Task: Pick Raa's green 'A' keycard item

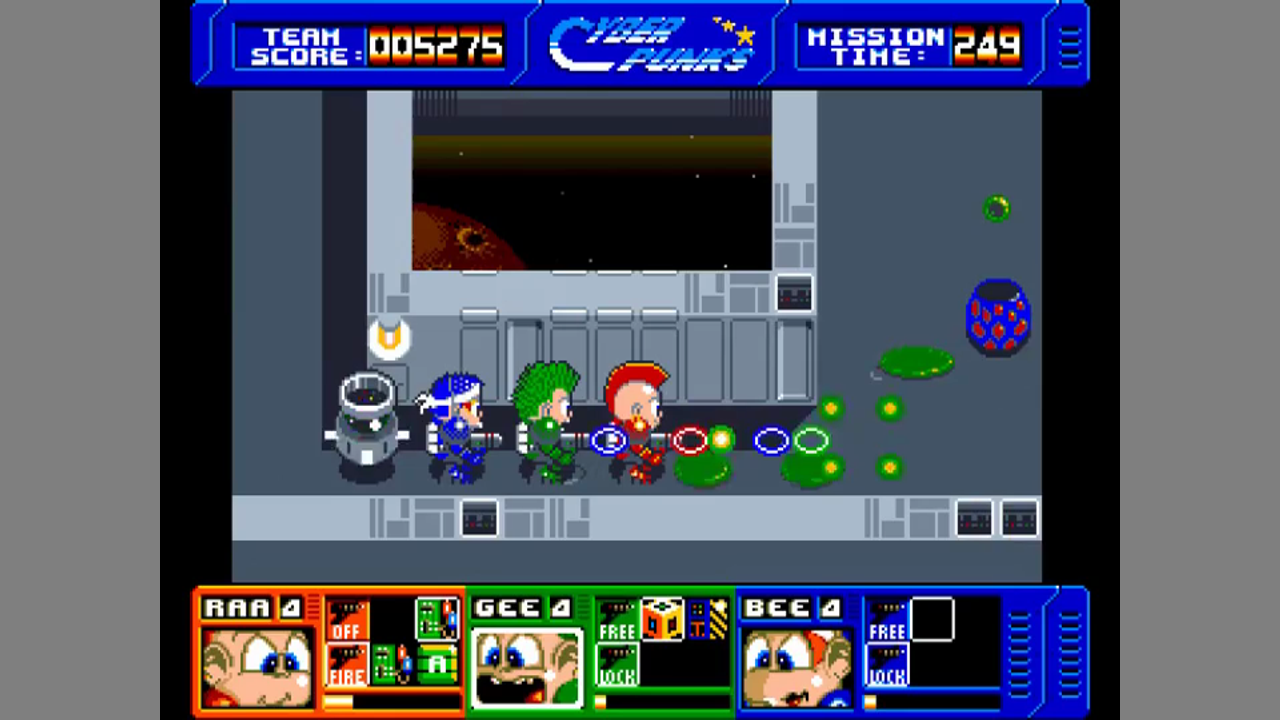Action: 436,665
